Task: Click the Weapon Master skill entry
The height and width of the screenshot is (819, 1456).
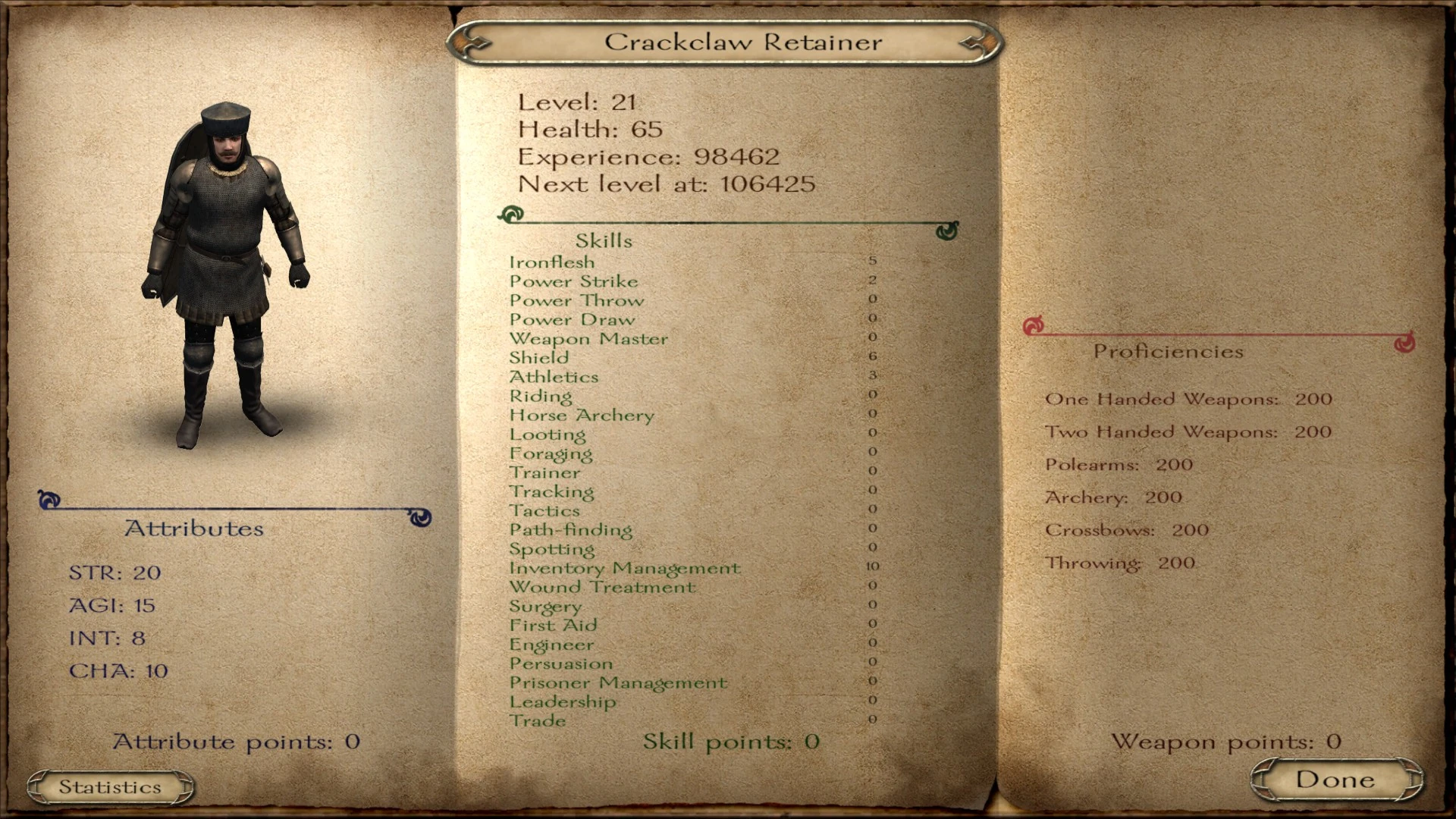Action: click(x=590, y=338)
